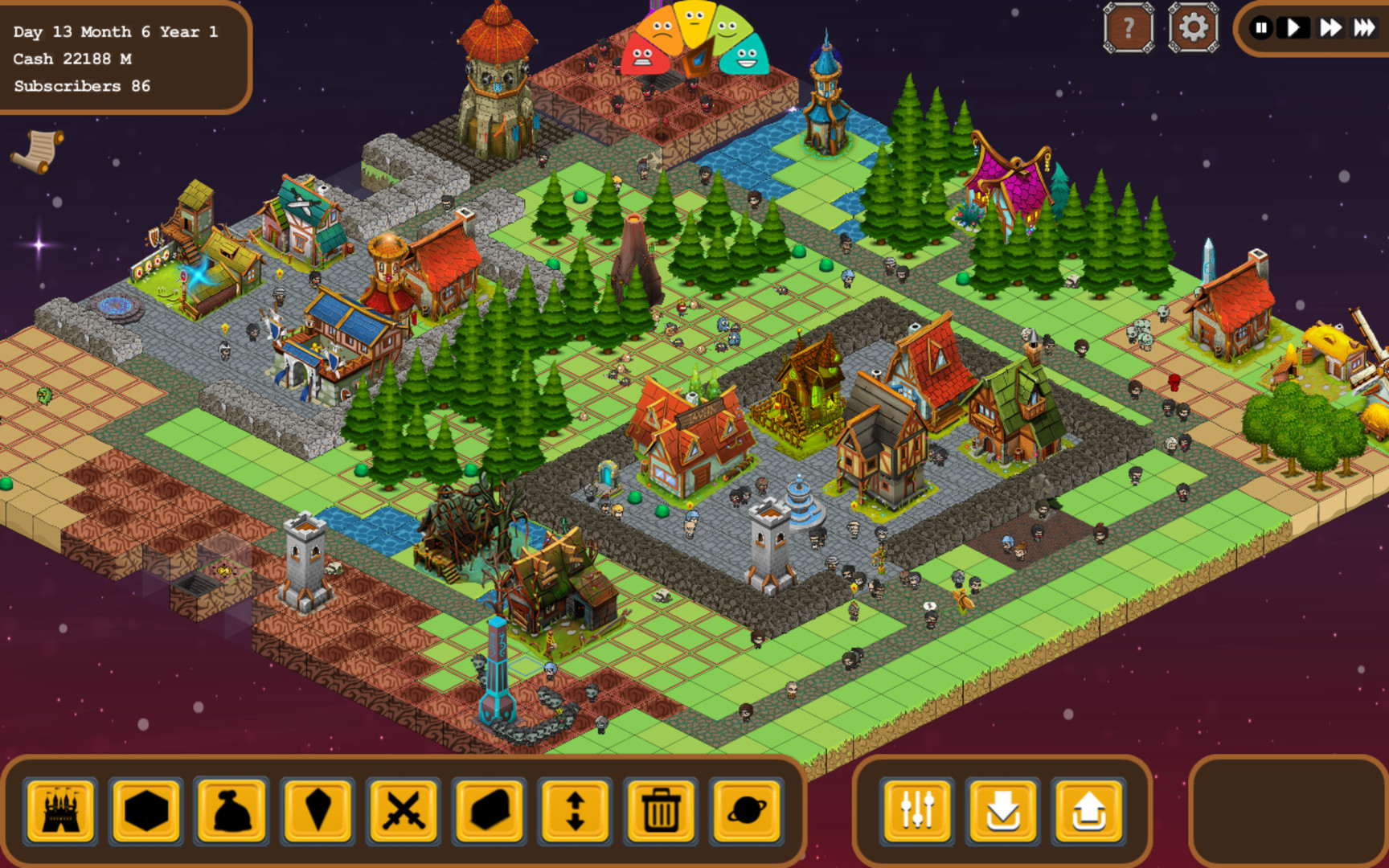Open the crossed swords combat tool
1389x868 pixels.
pos(404,812)
